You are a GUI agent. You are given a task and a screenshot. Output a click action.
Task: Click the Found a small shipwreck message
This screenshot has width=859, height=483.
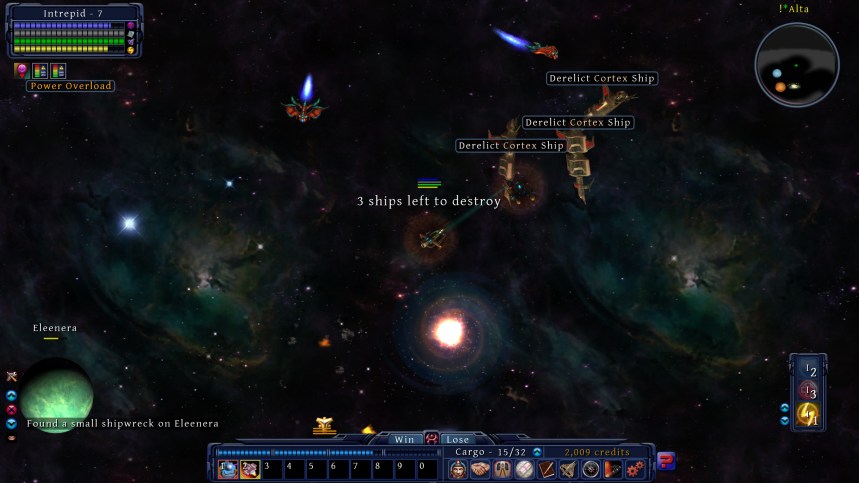click(122, 424)
